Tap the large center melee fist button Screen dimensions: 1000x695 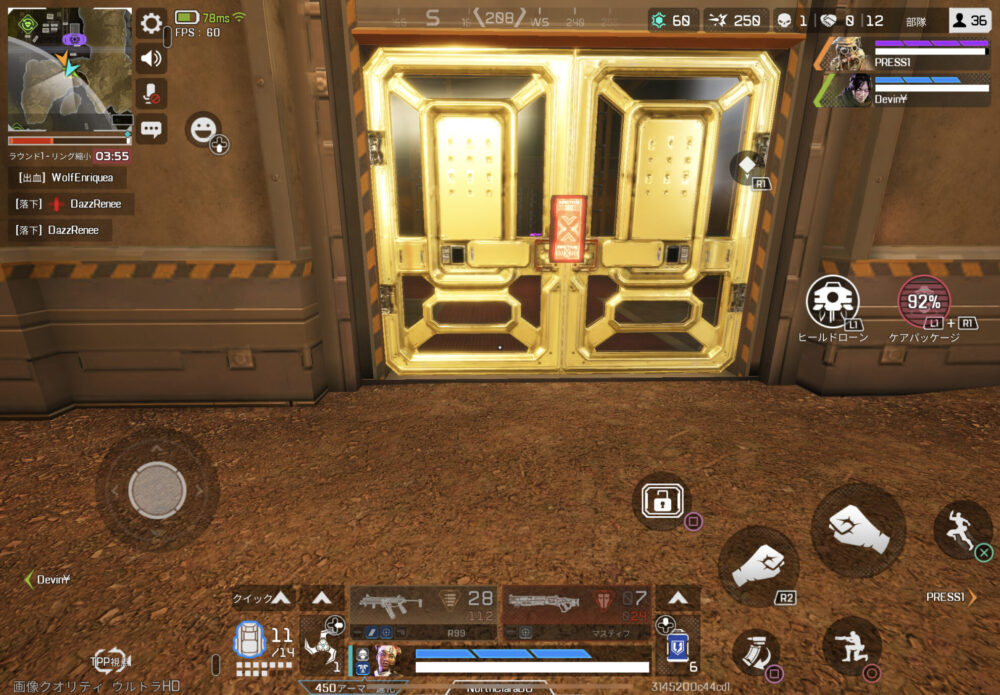point(857,529)
